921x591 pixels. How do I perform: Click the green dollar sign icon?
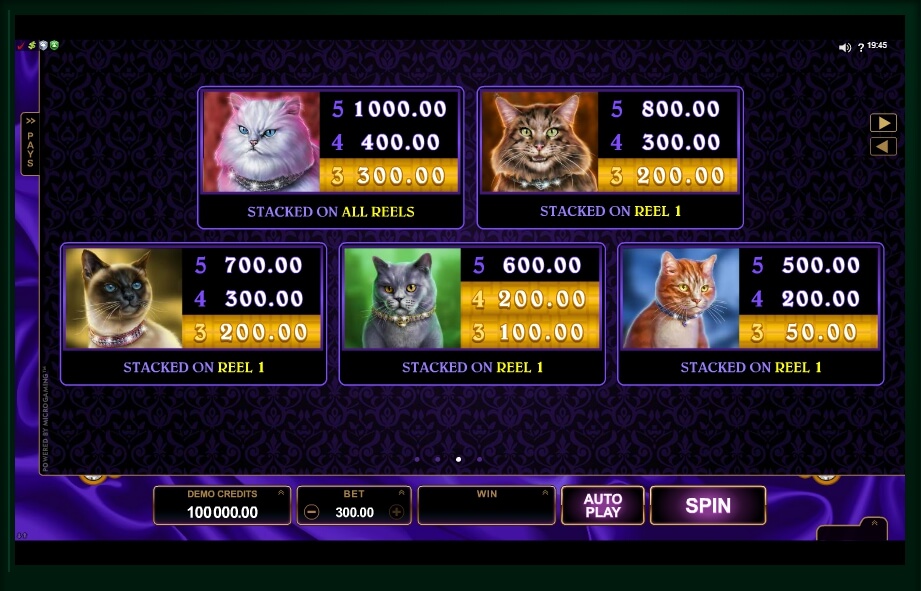pyautogui.click(x=32, y=46)
